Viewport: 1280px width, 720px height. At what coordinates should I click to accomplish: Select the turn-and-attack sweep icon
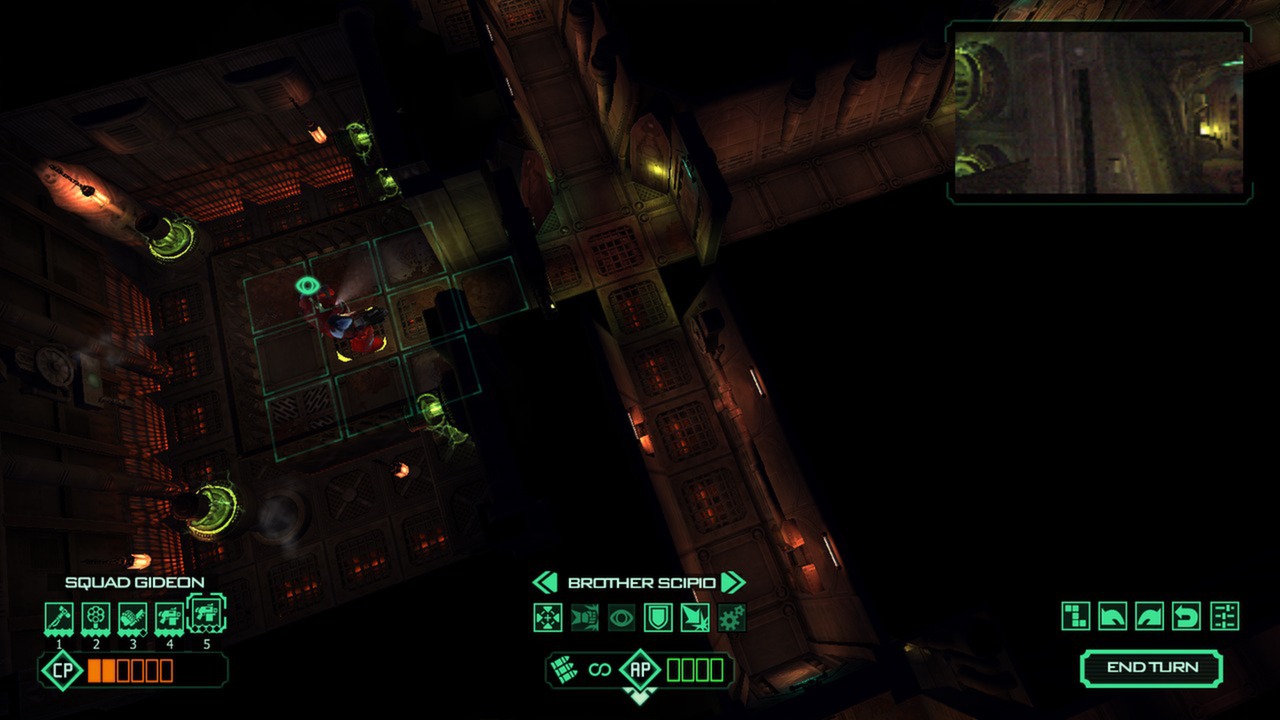coord(697,618)
